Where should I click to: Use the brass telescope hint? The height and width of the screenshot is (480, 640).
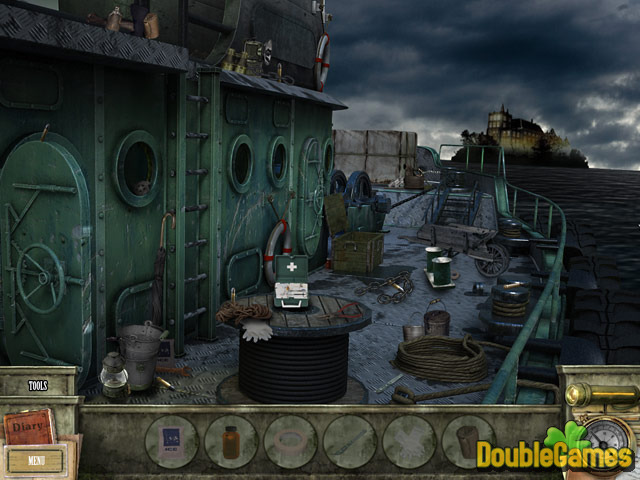[601, 395]
